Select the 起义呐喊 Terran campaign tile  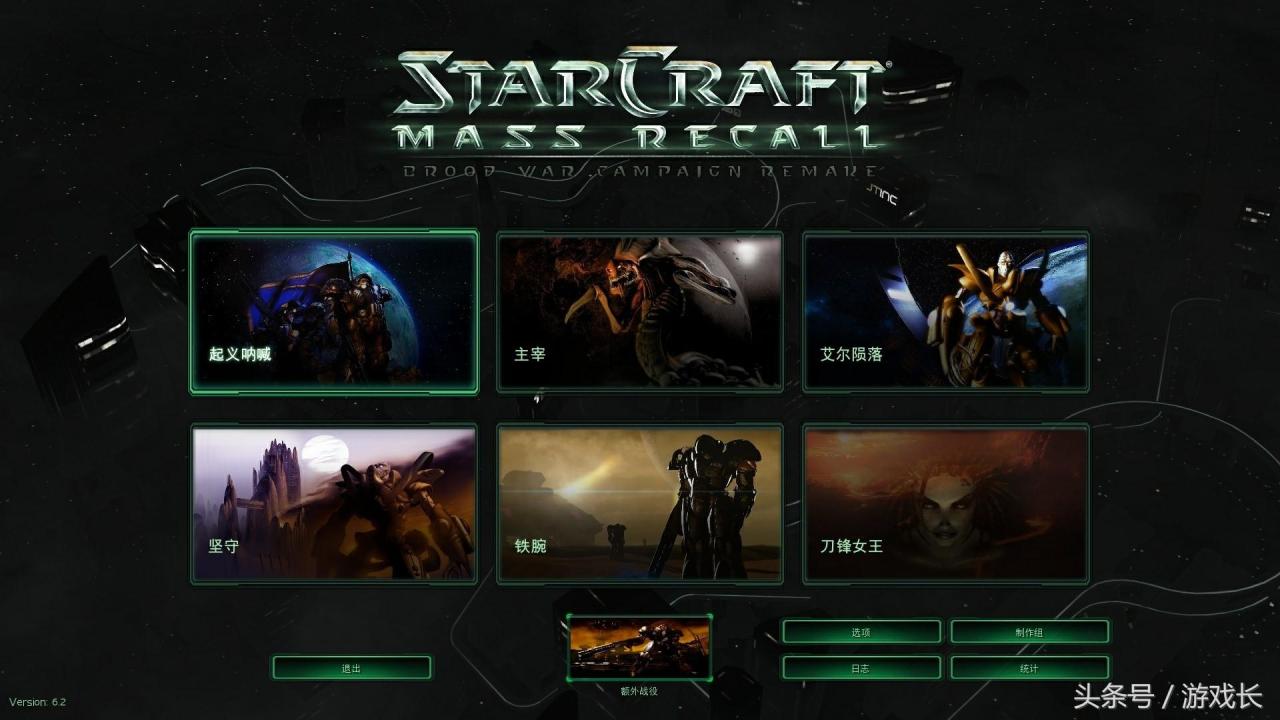tap(334, 312)
